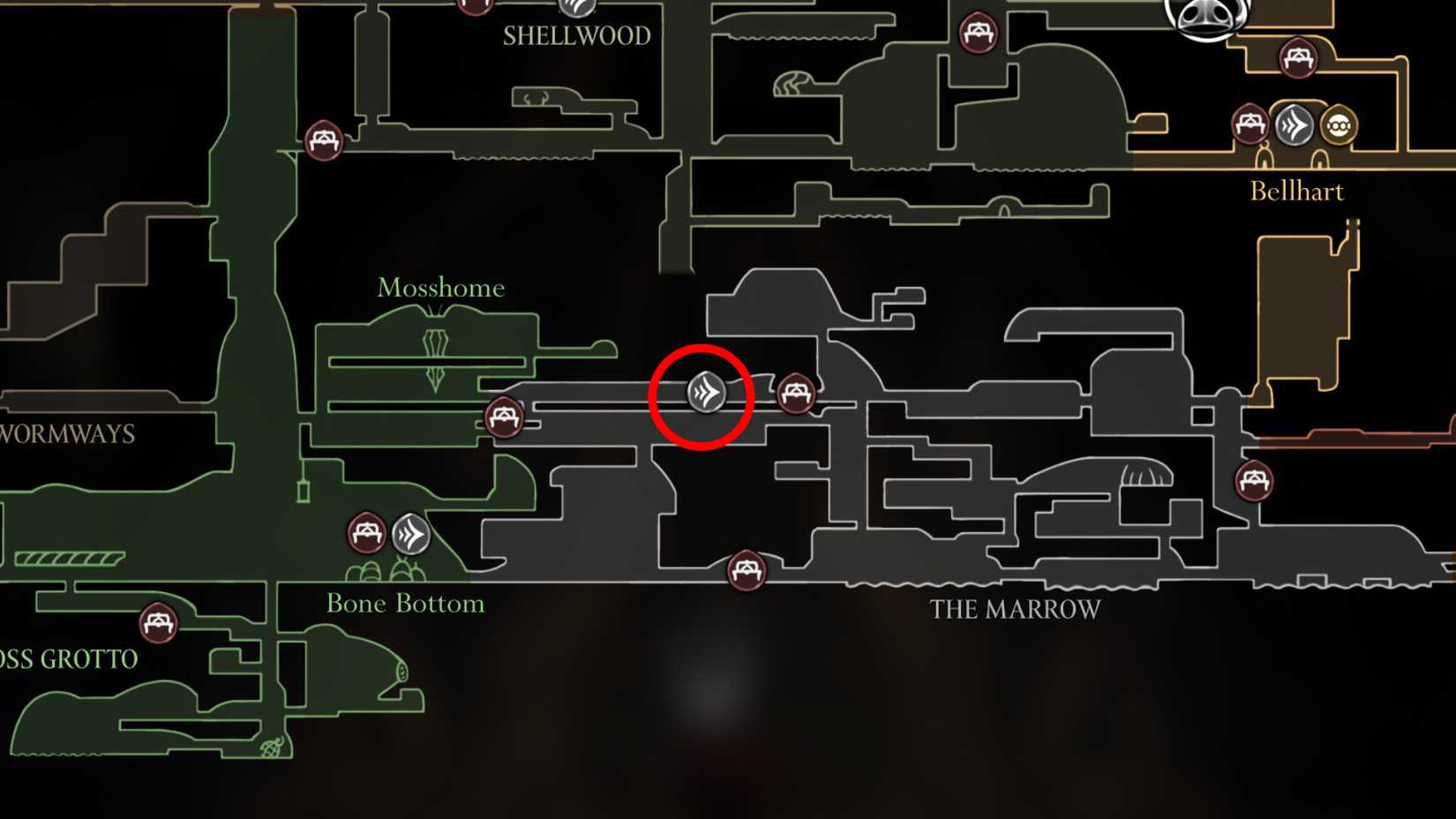Viewport: 1456px width, 819px height.
Task: Toggle the bench marker at Bone Bottom
Action: point(364,533)
